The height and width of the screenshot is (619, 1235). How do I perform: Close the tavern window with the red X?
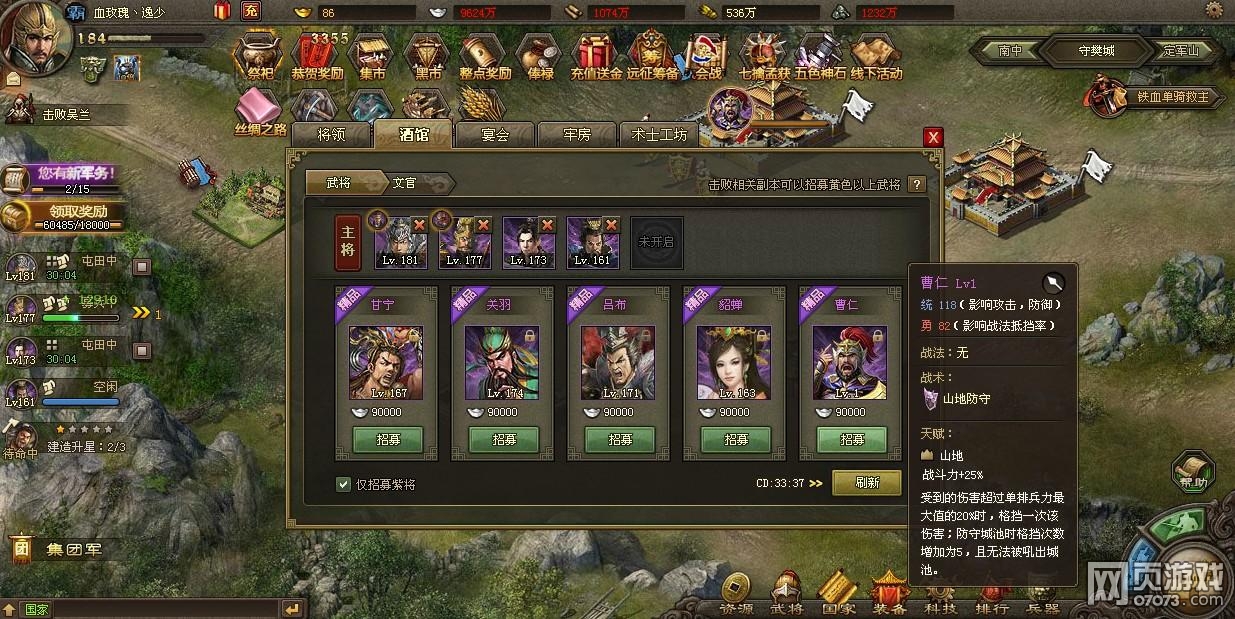point(932,137)
